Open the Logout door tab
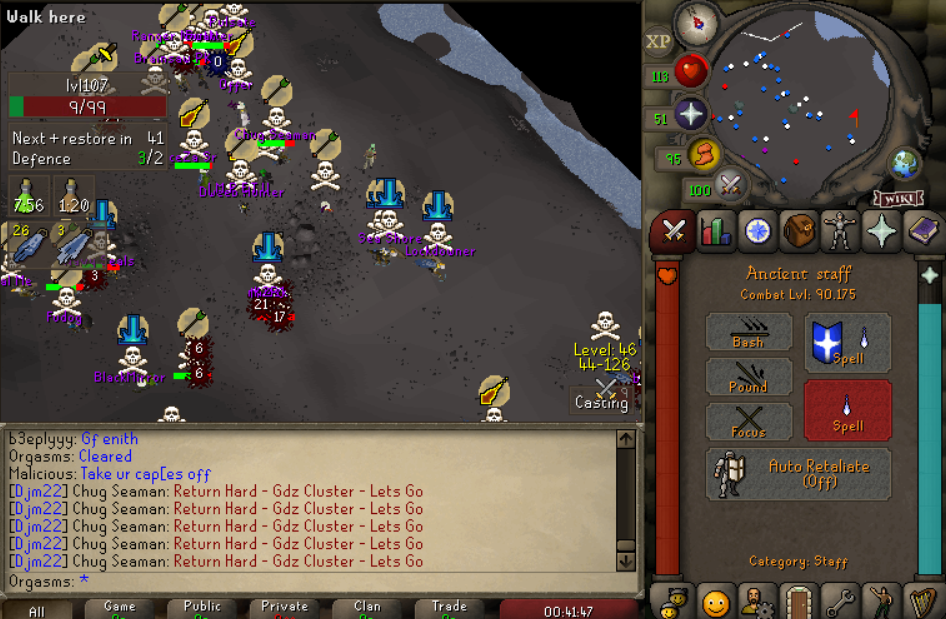 click(x=799, y=603)
